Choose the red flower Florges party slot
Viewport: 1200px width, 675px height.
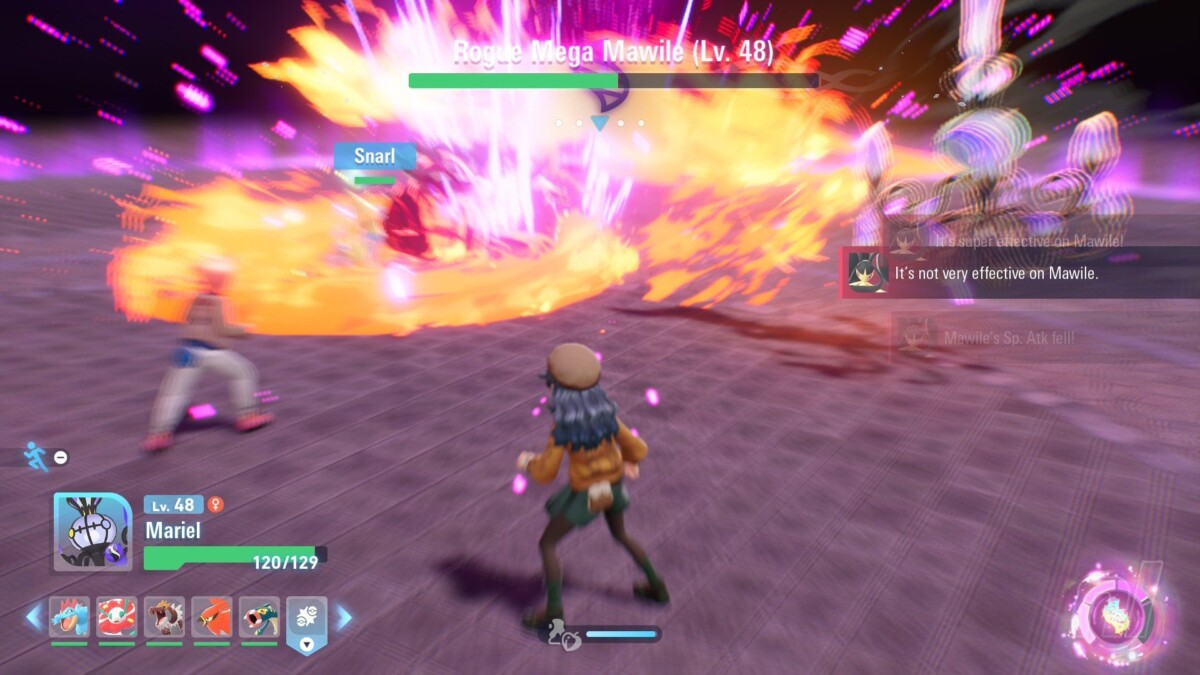[x=117, y=617]
